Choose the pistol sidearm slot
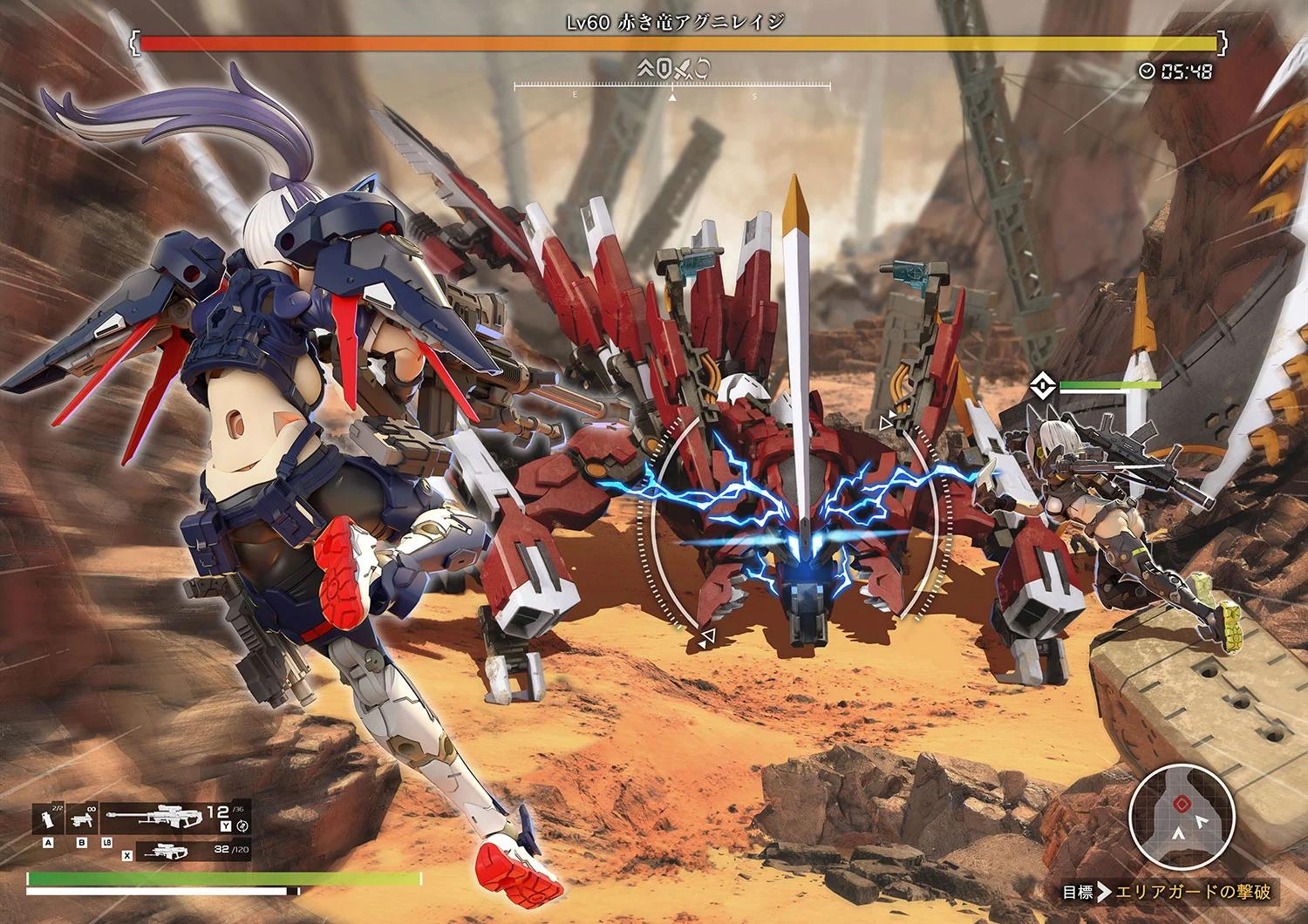The image size is (1308, 924). click(x=84, y=817)
